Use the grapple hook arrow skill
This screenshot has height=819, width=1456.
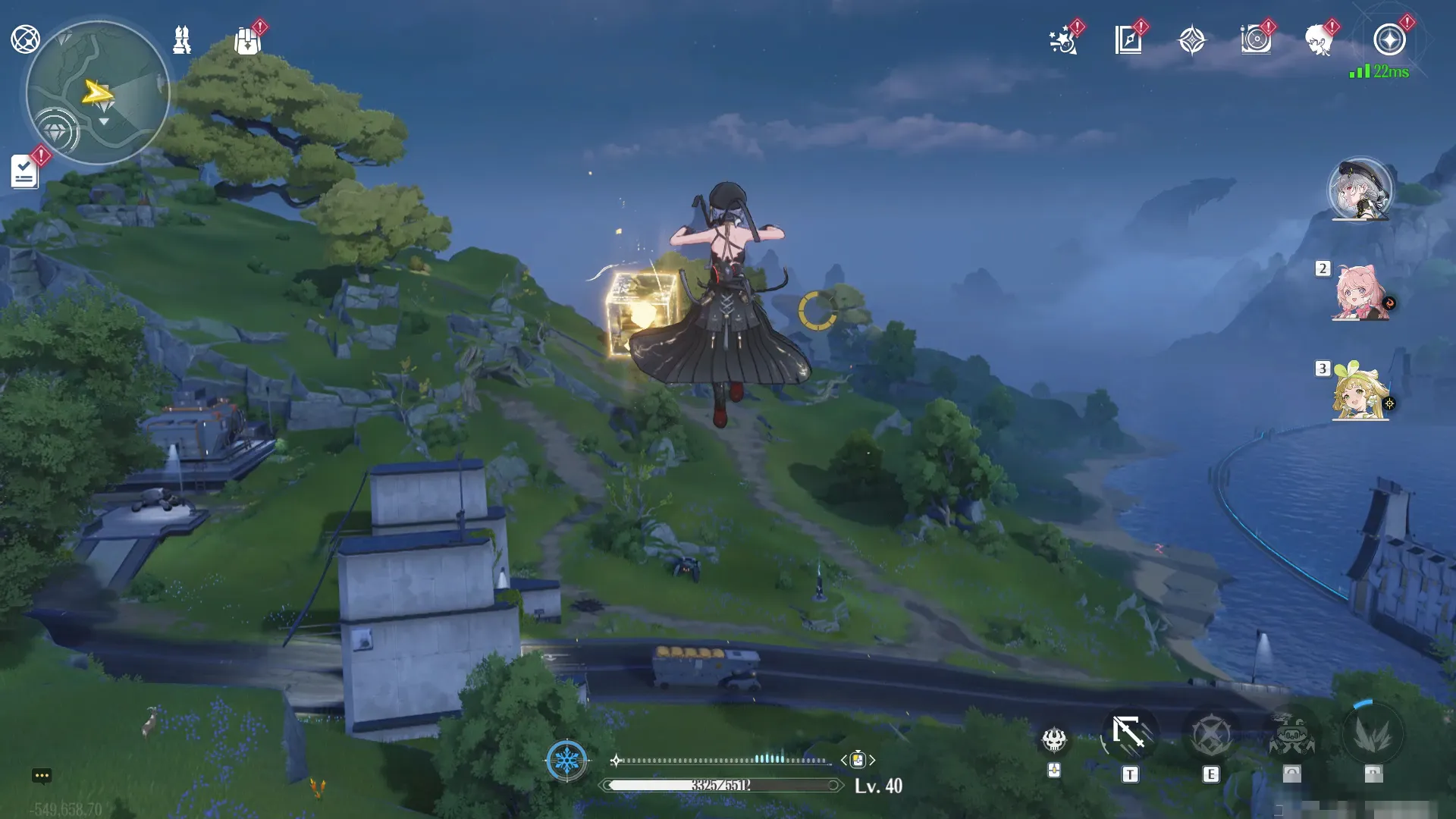[x=1129, y=734]
